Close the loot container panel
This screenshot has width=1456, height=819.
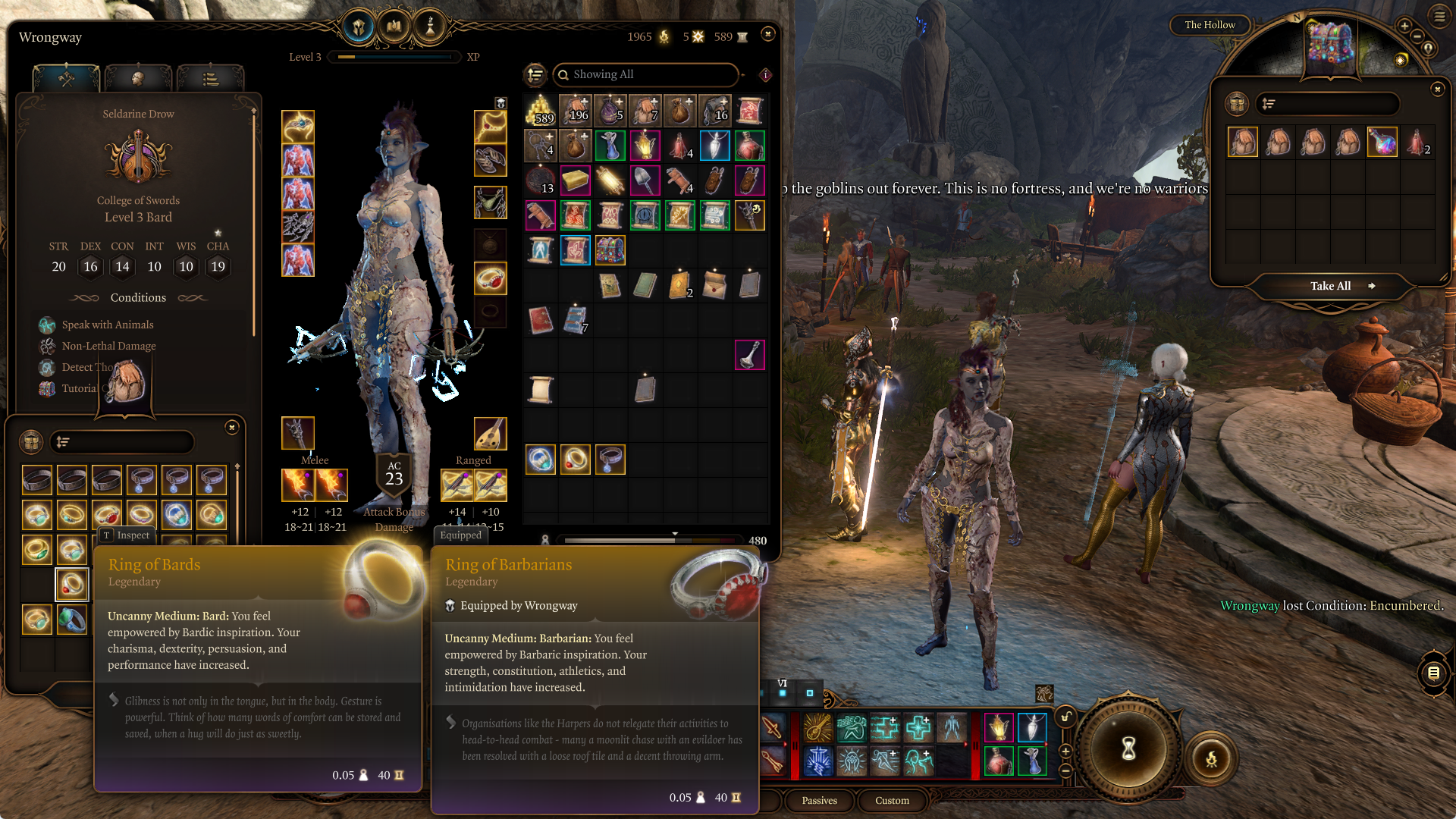point(1437,89)
